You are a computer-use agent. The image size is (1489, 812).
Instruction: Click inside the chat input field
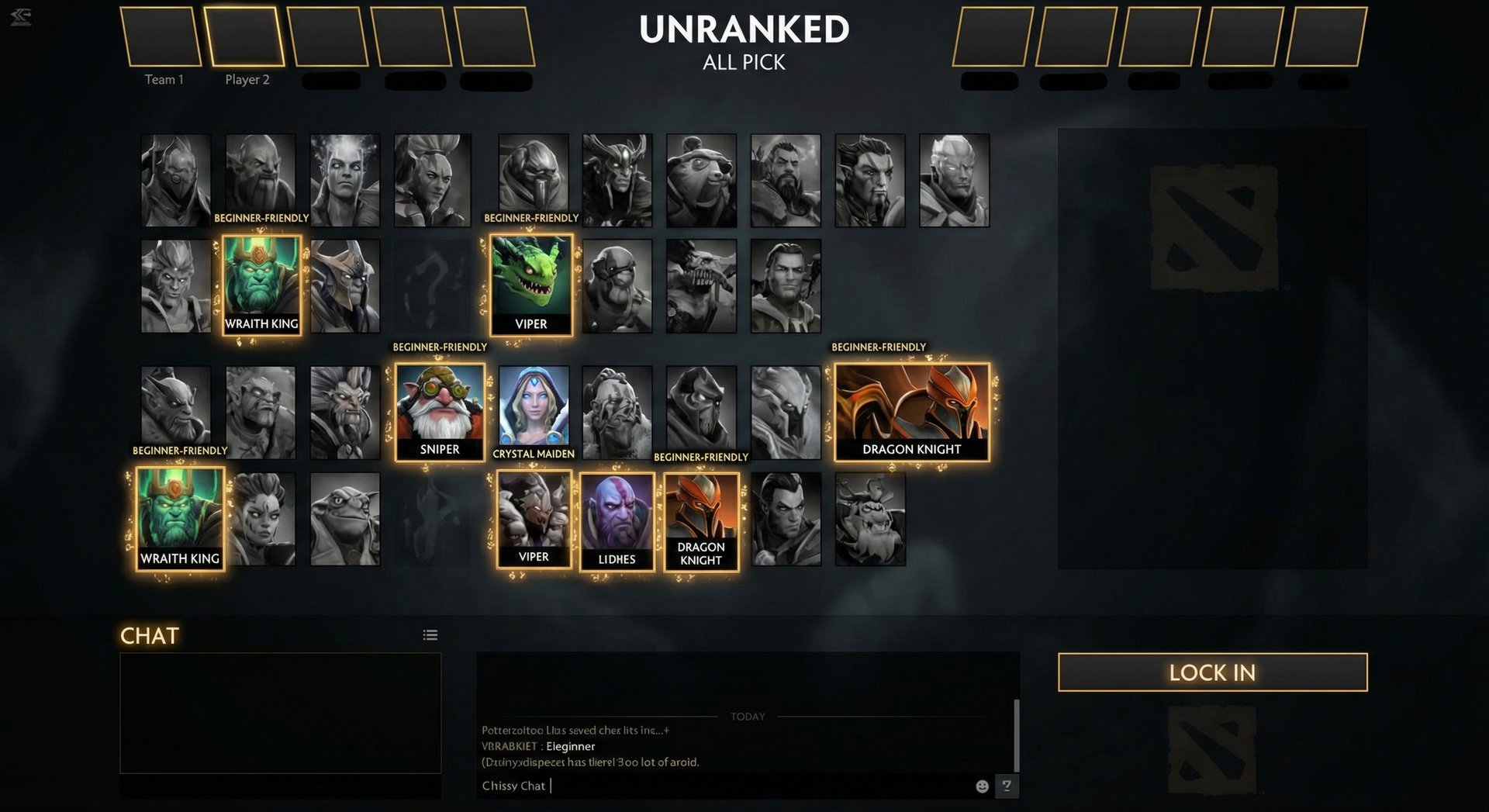(x=698, y=786)
